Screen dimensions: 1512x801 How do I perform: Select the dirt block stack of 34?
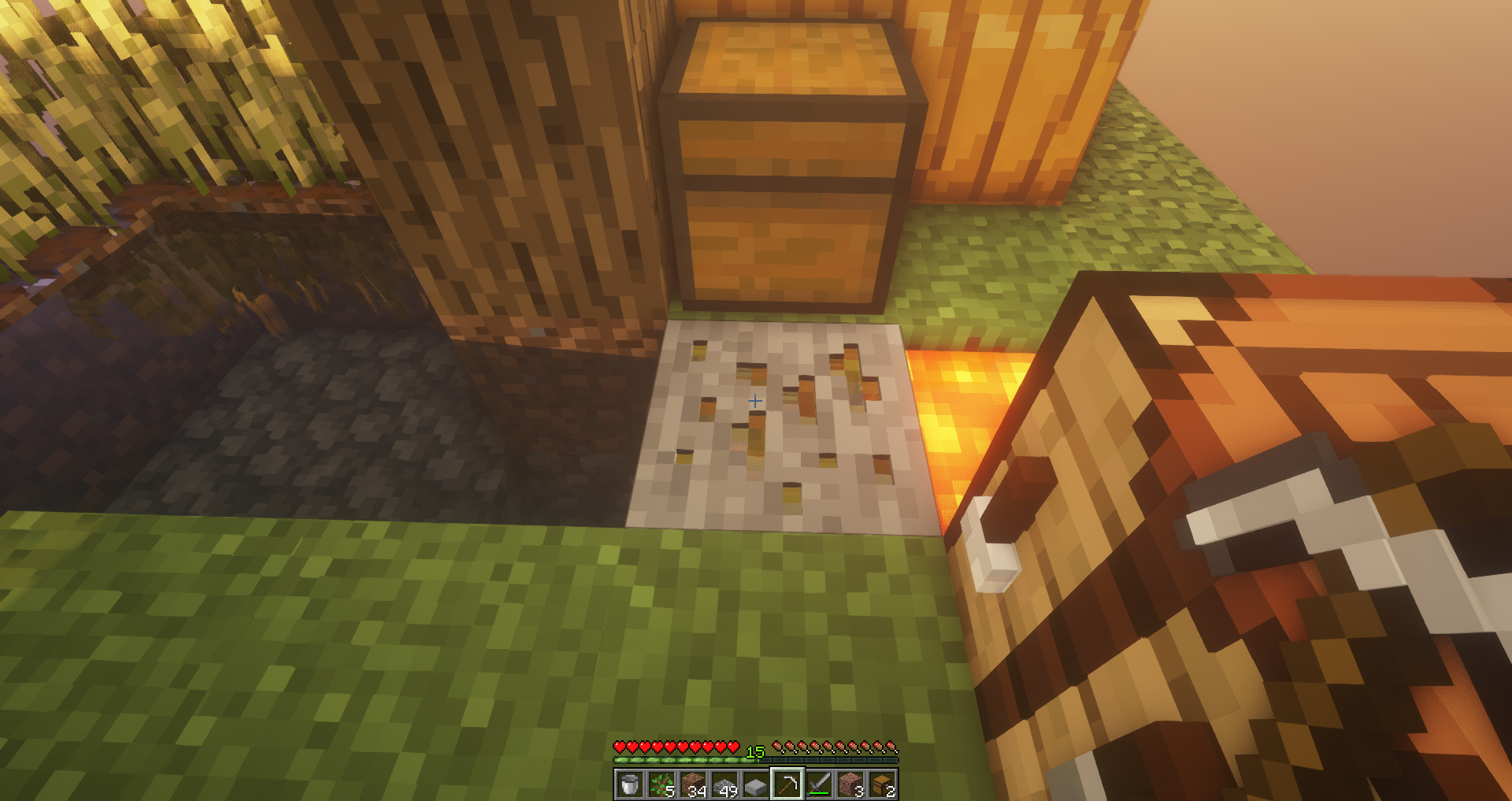tap(693, 784)
